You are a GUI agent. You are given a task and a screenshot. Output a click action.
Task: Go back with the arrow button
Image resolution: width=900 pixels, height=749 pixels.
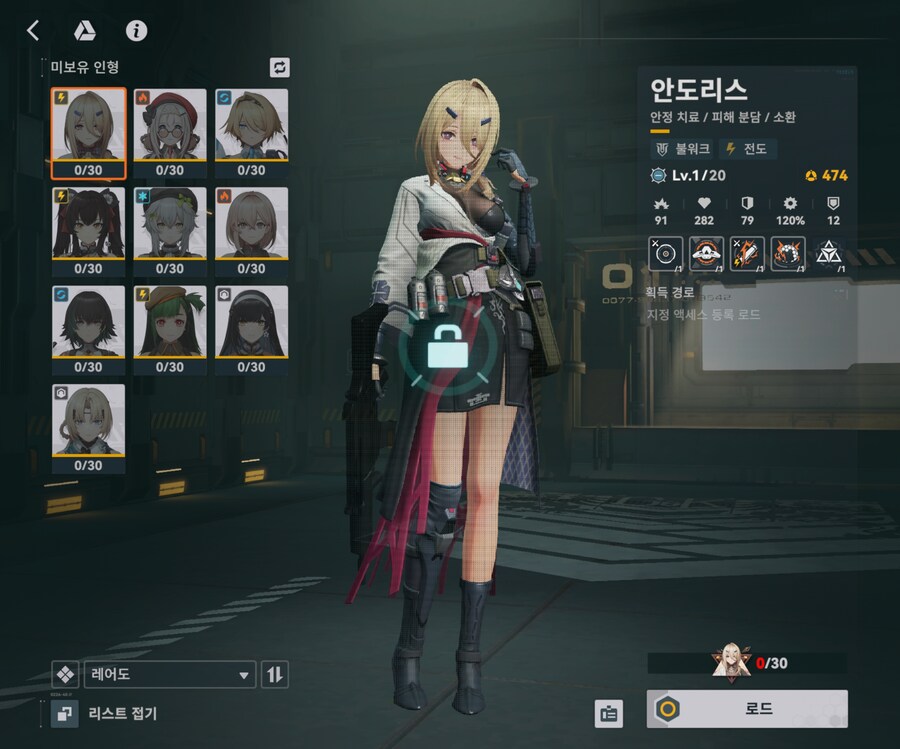coord(33,30)
